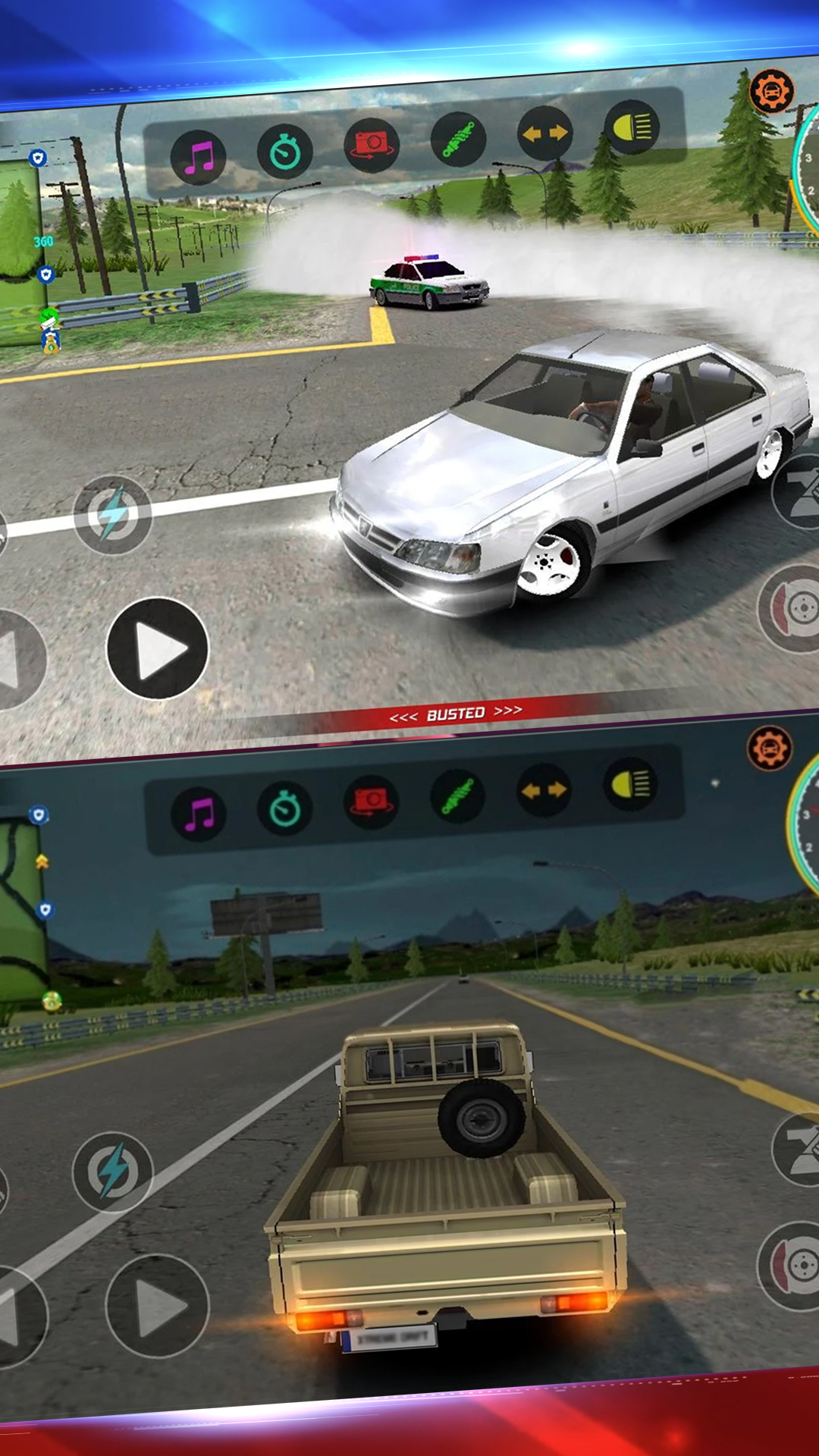Activate lightning nitro boost beside the pickup truck
The width and height of the screenshot is (819, 1456).
point(113,1172)
